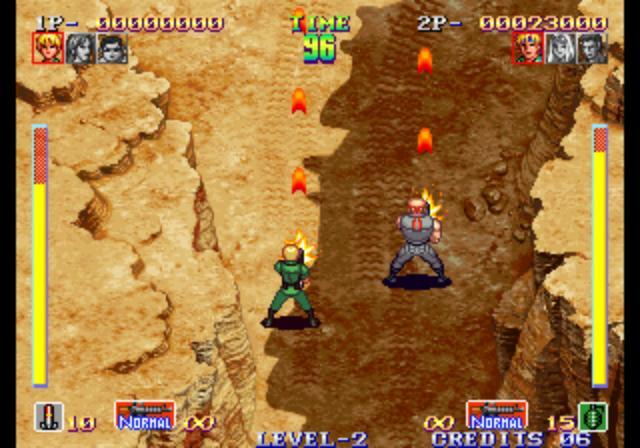Select Player 2's highlighted blonde character portrait

pos(527,48)
